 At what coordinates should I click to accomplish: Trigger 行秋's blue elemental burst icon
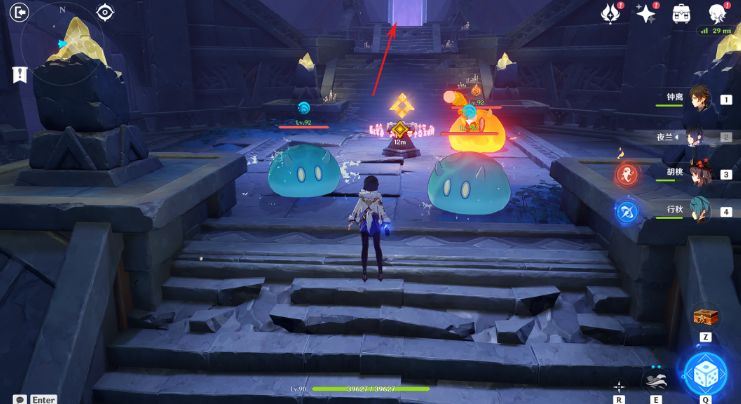point(627,211)
